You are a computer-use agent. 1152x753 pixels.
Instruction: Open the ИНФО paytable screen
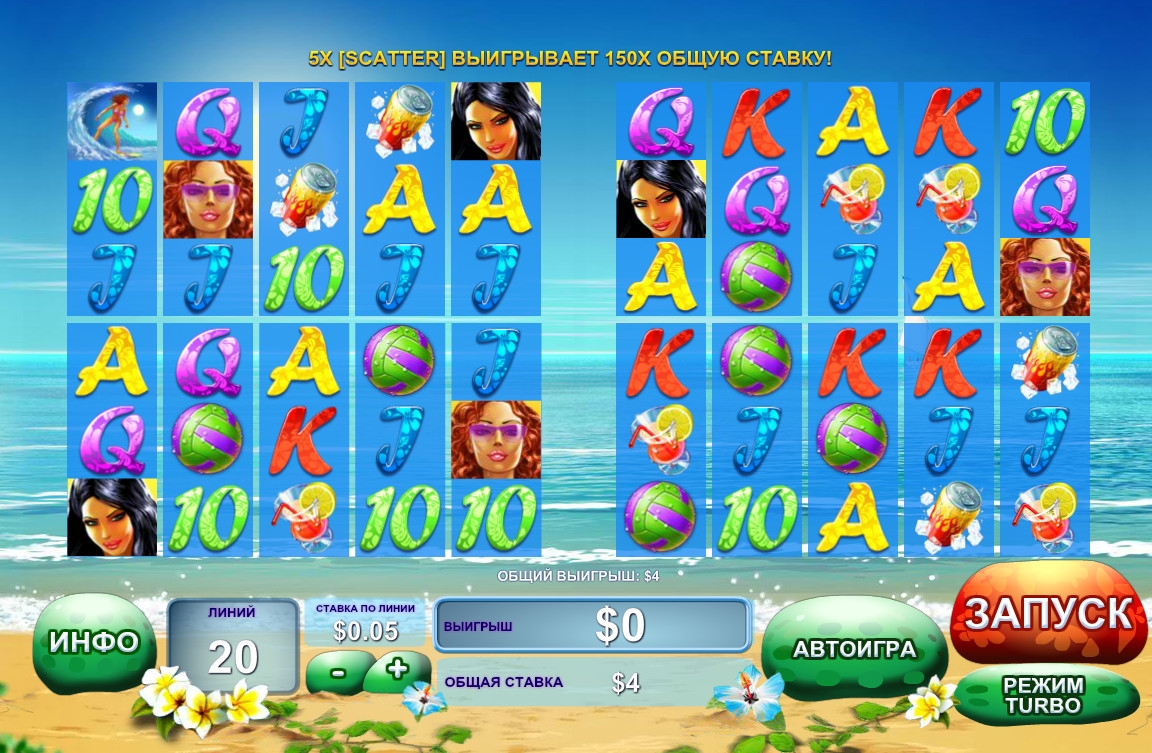coord(93,642)
